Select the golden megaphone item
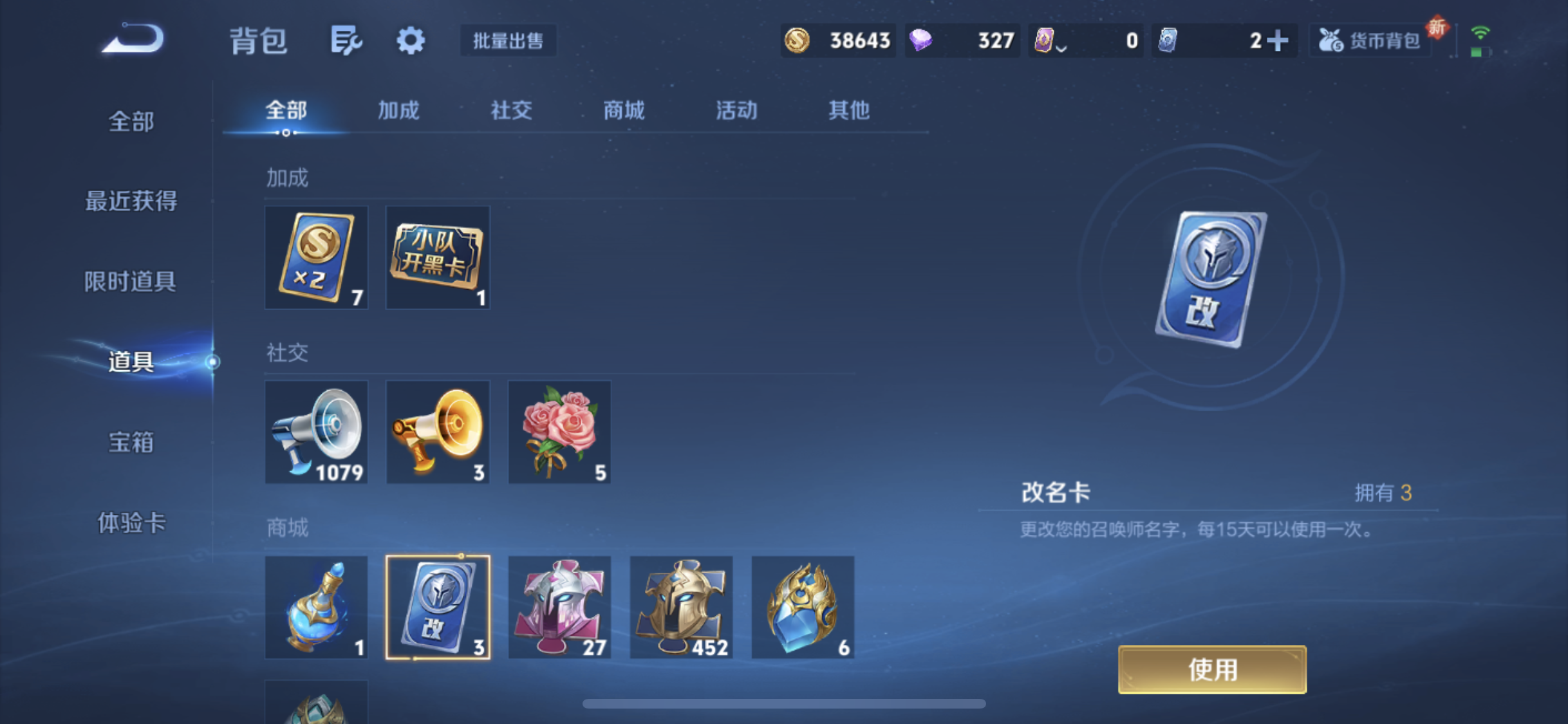Viewport: 1568px width, 724px height. pos(438,432)
